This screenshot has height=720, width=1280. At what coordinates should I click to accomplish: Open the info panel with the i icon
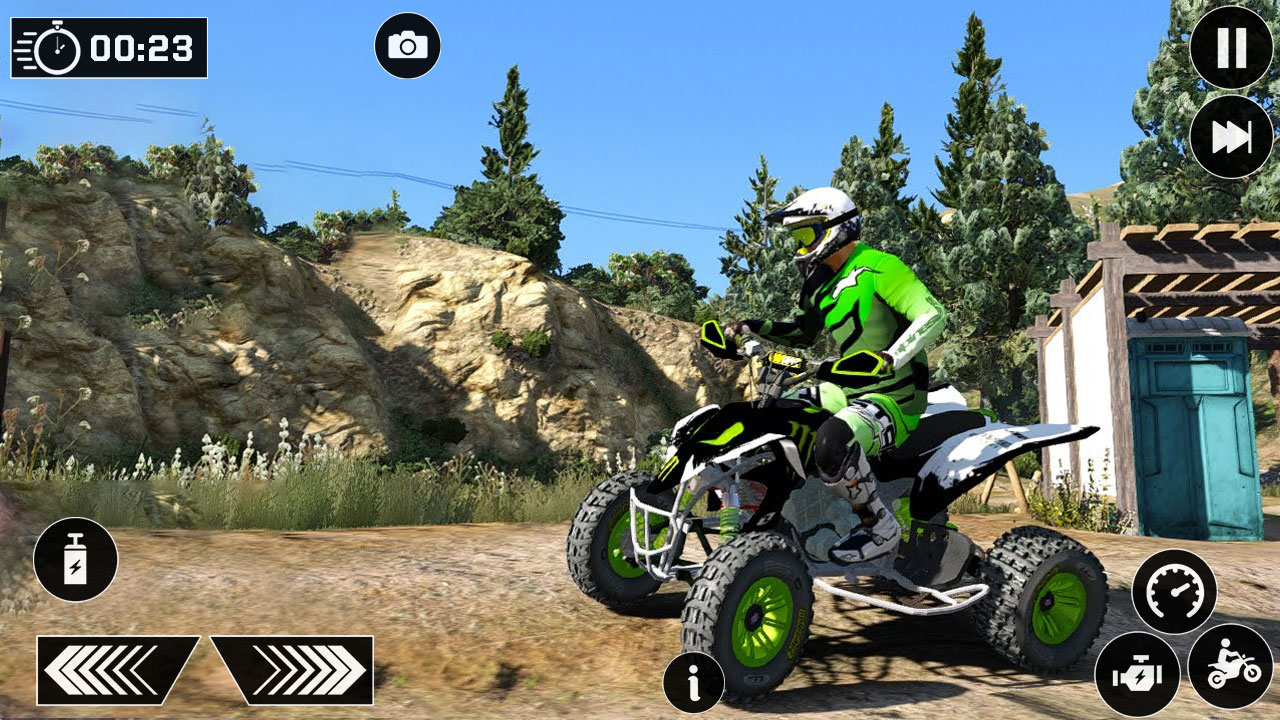tap(692, 681)
